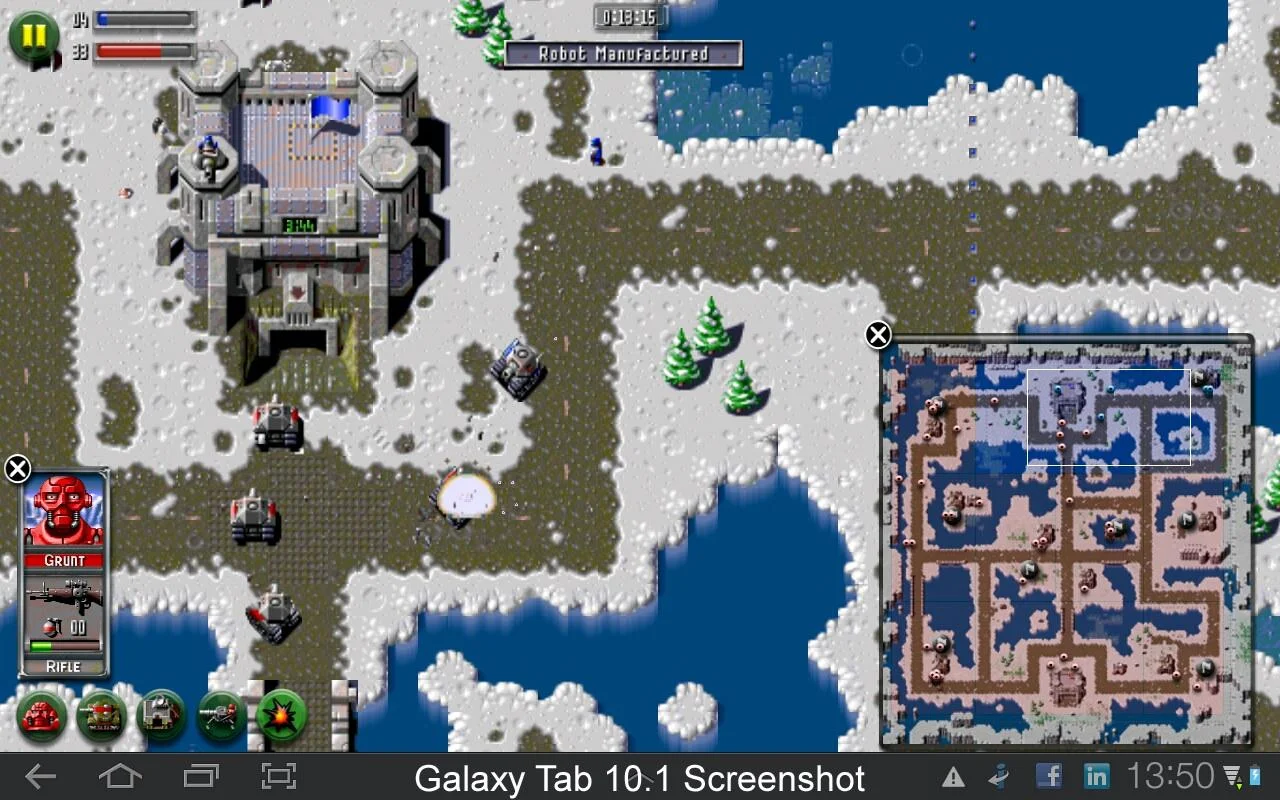Screen dimensions: 1280x800
Task: Close the minimap overlay
Action: click(x=878, y=335)
